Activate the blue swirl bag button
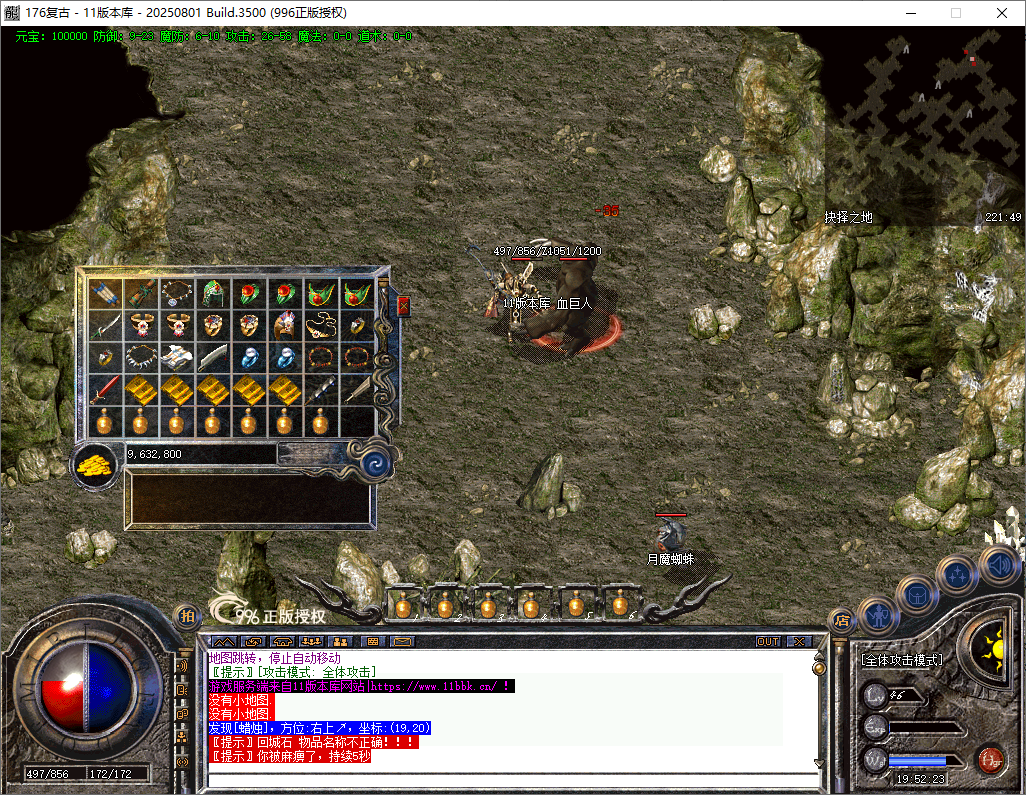The image size is (1026, 795). (376, 463)
